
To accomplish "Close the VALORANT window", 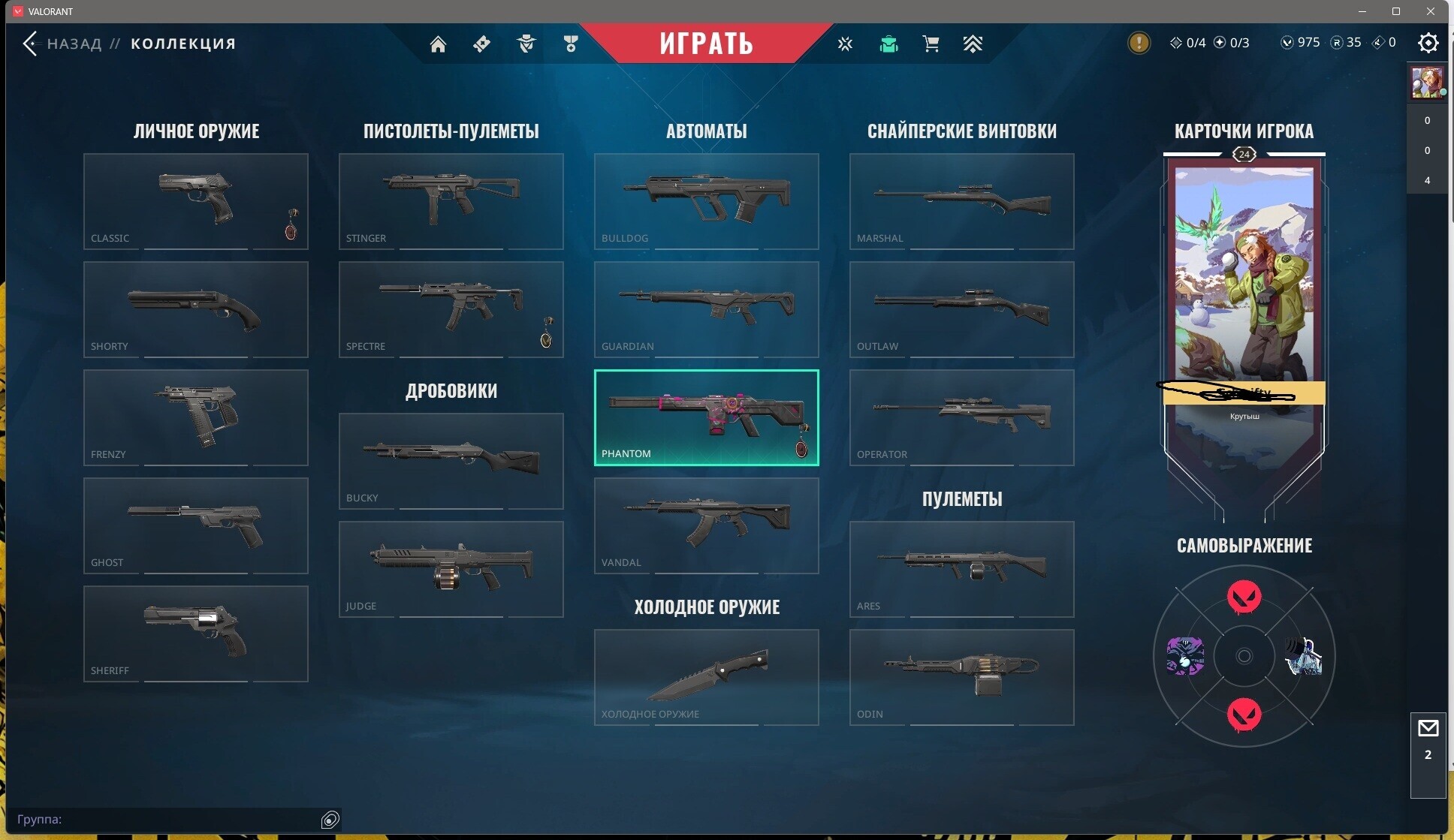I will pyautogui.click(x=1431, y=11).
